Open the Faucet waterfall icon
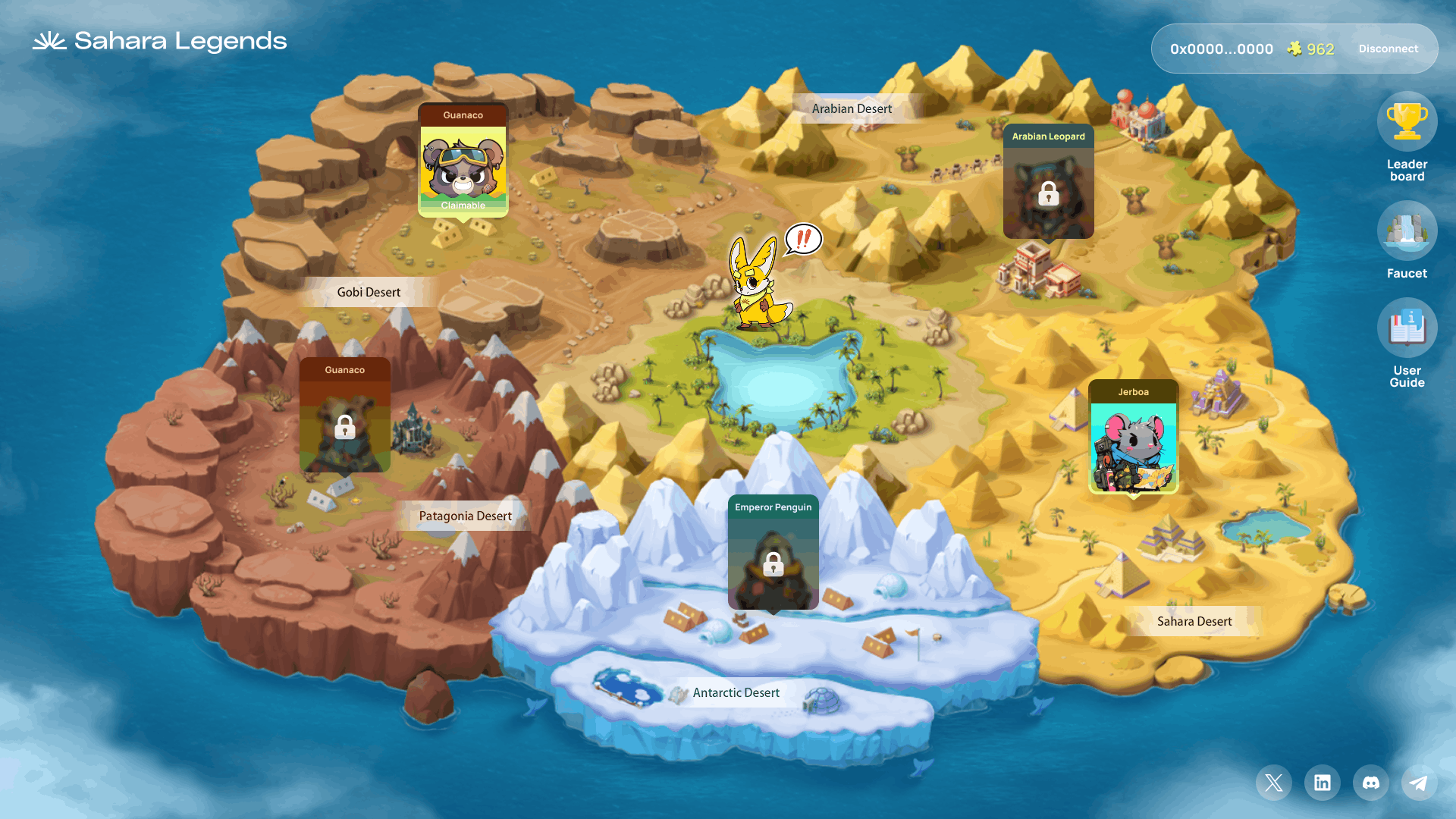This screenshot has height=819, width=1456. 1407,231
